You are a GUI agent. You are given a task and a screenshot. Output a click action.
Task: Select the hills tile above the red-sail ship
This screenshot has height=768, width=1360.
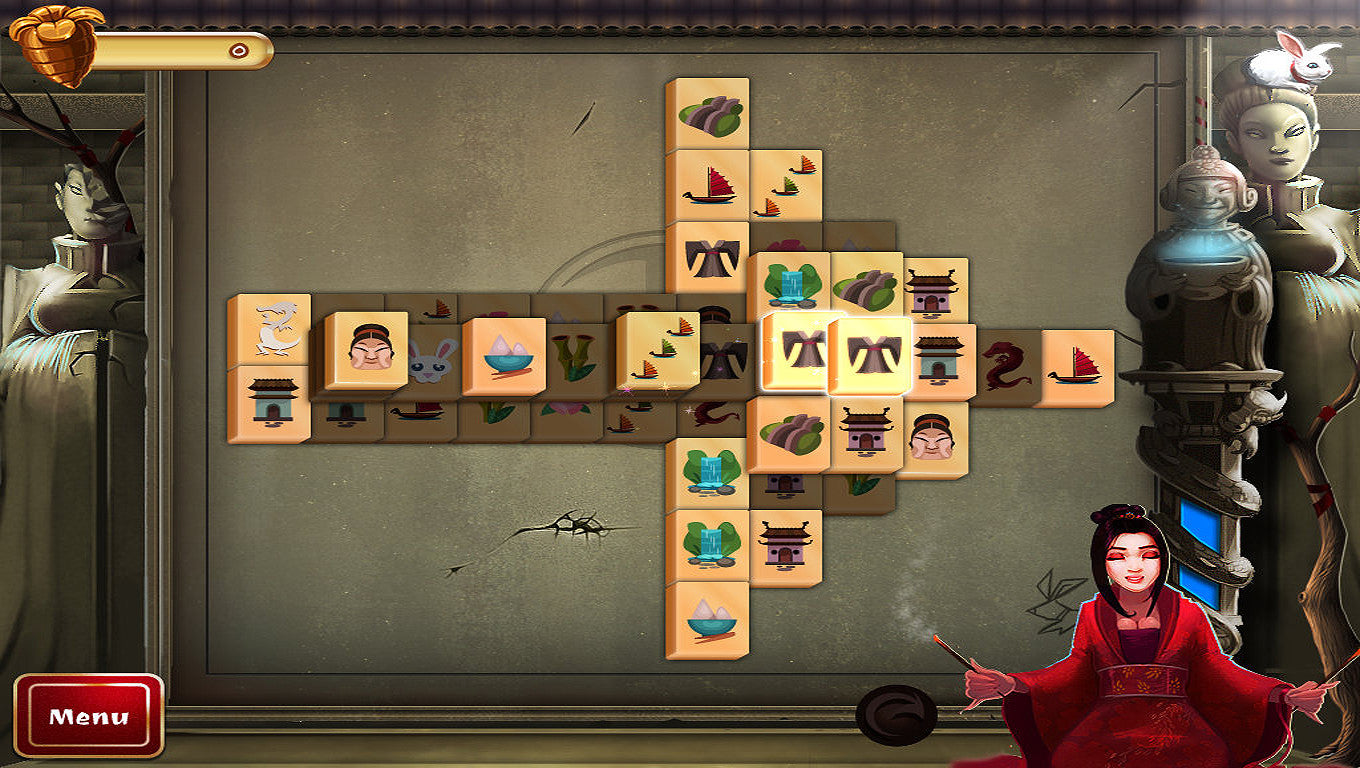(x=709, y=113)
